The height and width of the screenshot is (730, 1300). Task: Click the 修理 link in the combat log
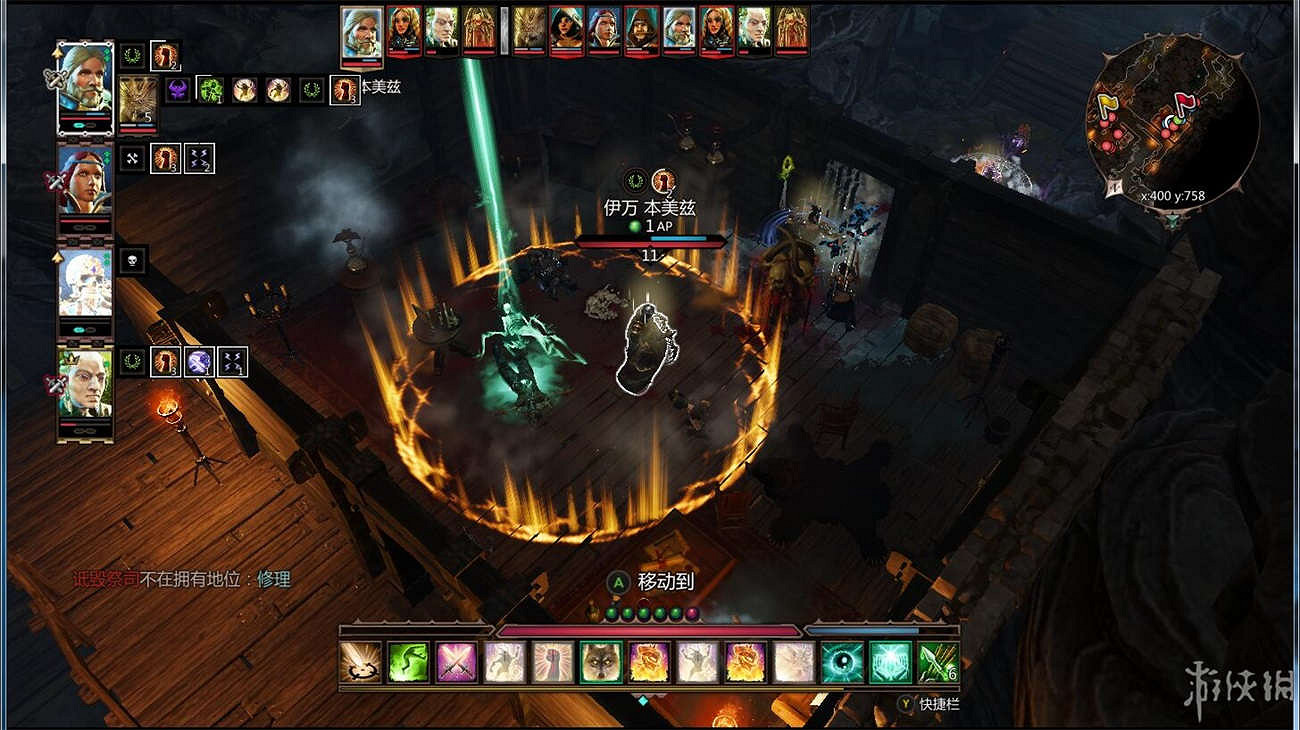point(273,579)
